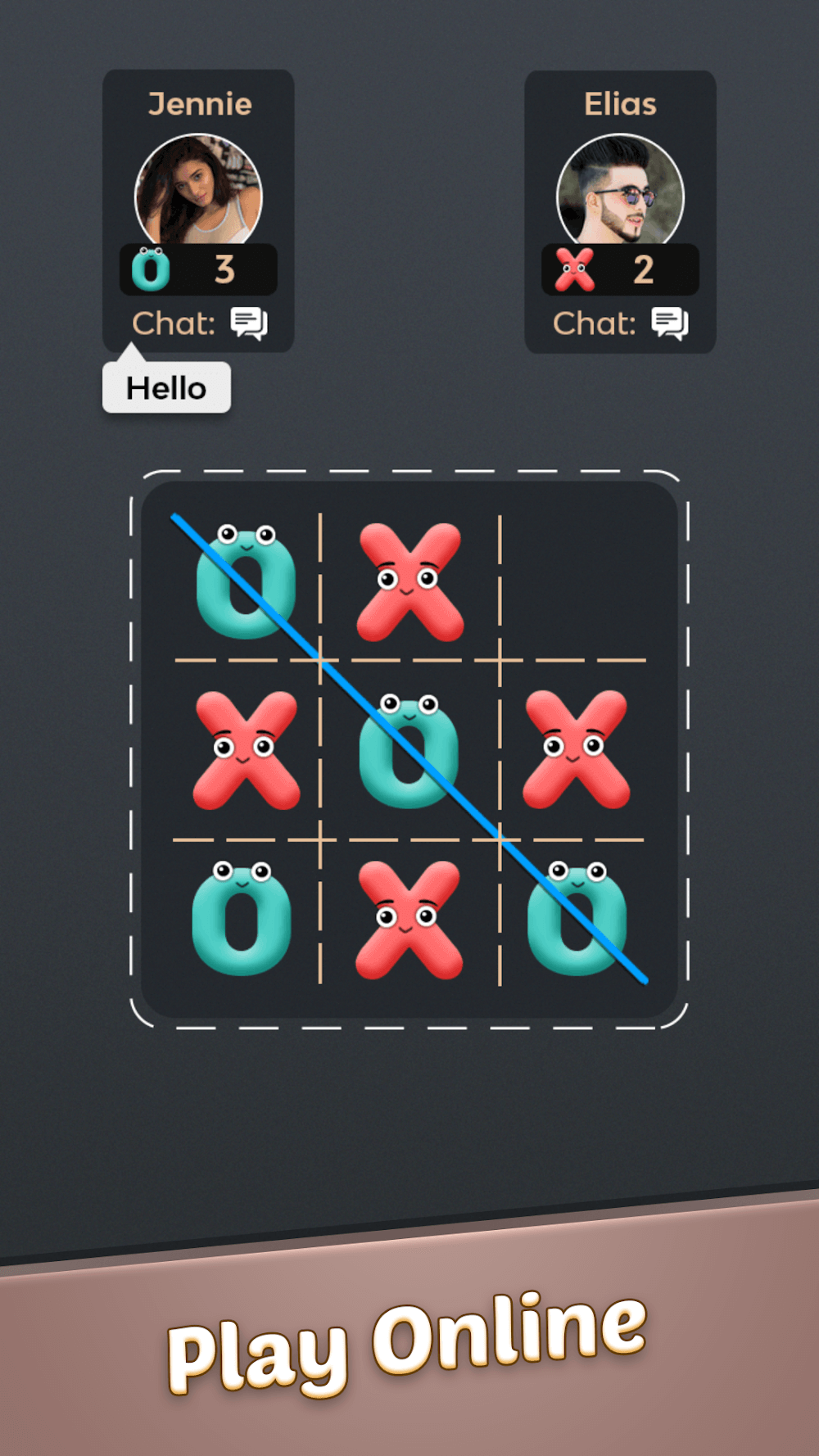Screen dimensions: 819x1456
Task: Open Jennie's chat icon
Action: pos(249,323)
